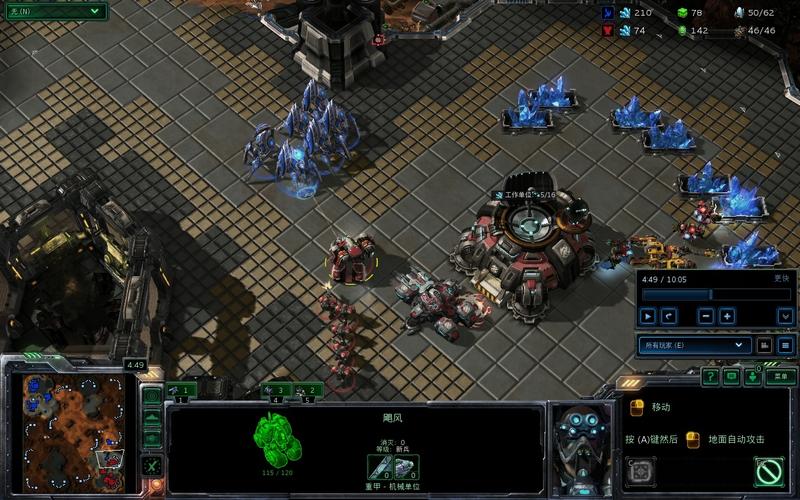Increase replay speed with the plus button

[x=727, y=316]
